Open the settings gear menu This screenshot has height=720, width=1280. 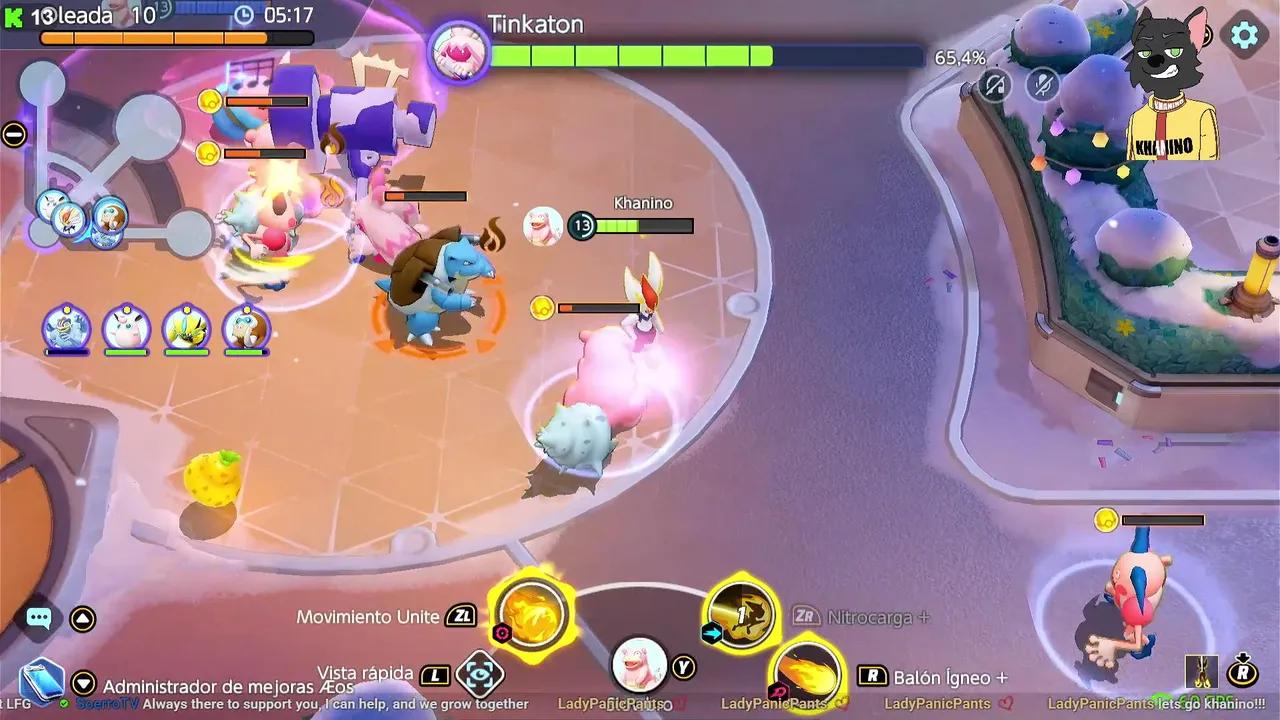(x=1244, y=36)
